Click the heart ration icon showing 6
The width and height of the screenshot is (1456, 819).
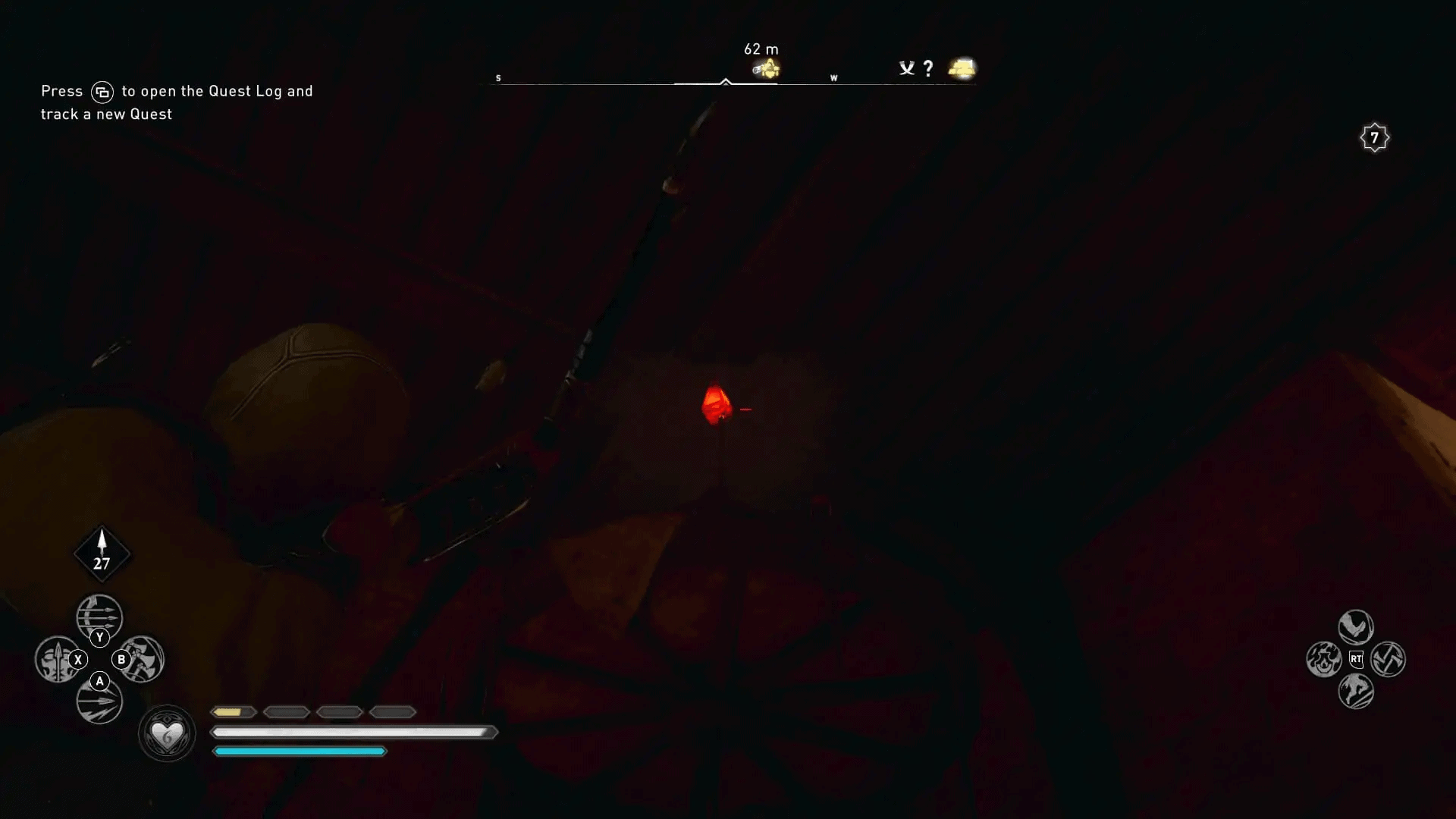coord(167,732)
